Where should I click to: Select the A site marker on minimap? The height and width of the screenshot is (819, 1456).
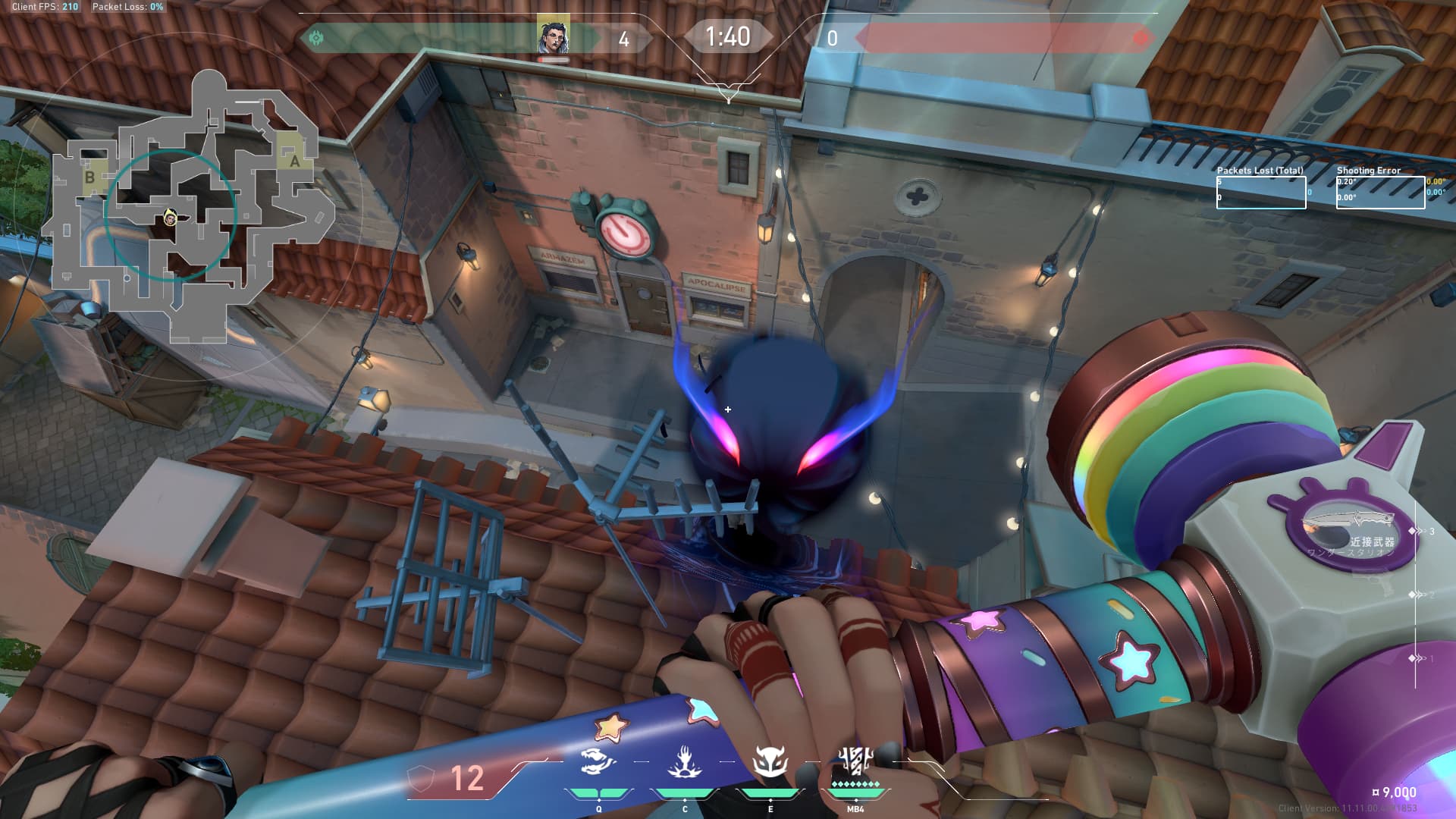293,160
